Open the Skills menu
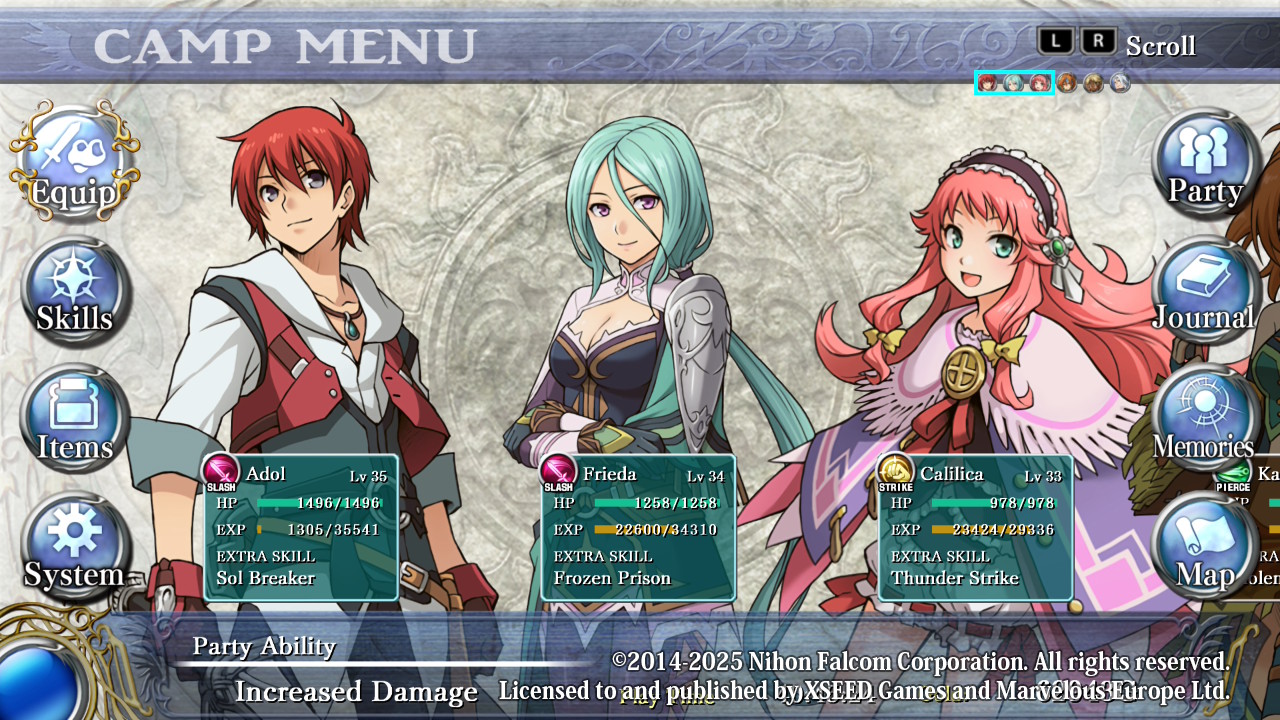 pos(75,292)
